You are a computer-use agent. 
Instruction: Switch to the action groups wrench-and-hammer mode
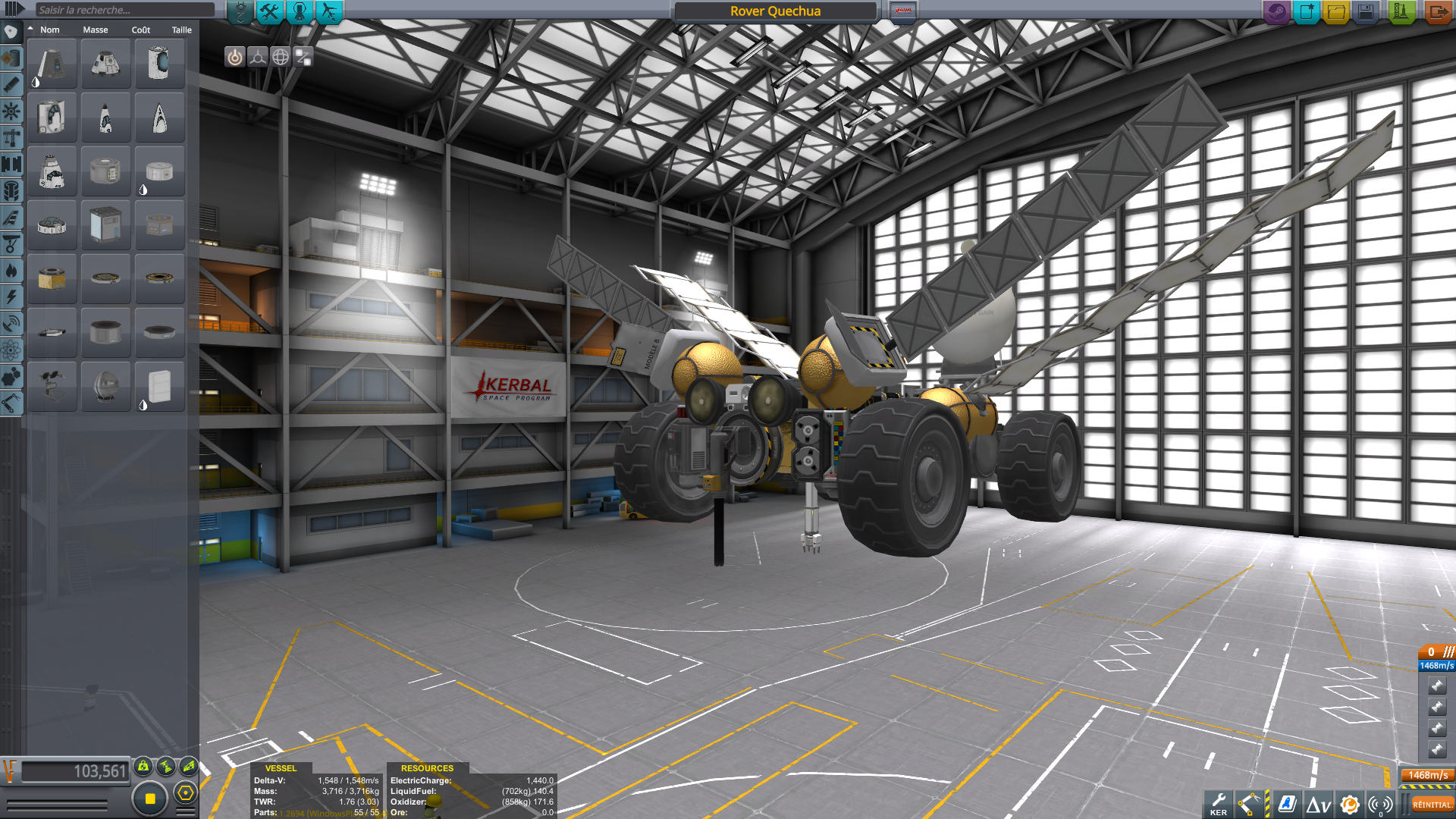point(269,11)
